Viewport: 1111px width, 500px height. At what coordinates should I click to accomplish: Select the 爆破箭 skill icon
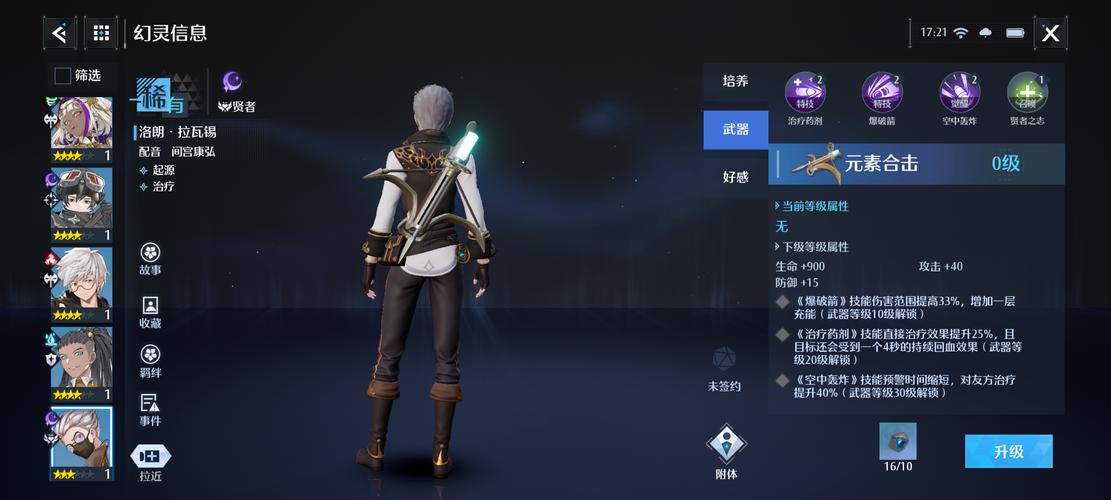882,93
